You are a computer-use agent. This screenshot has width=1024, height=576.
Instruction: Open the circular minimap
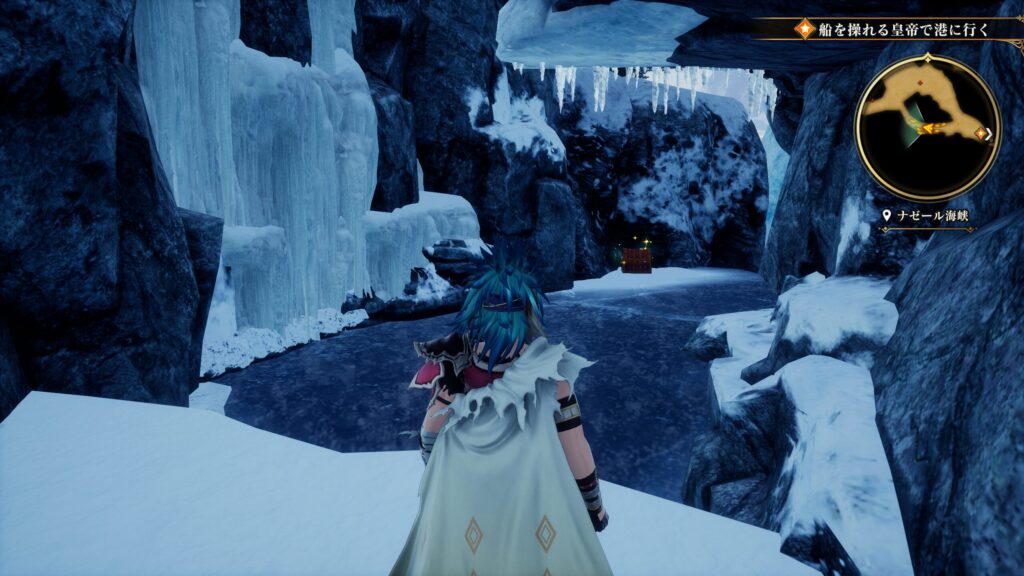[x=927, y=127]
